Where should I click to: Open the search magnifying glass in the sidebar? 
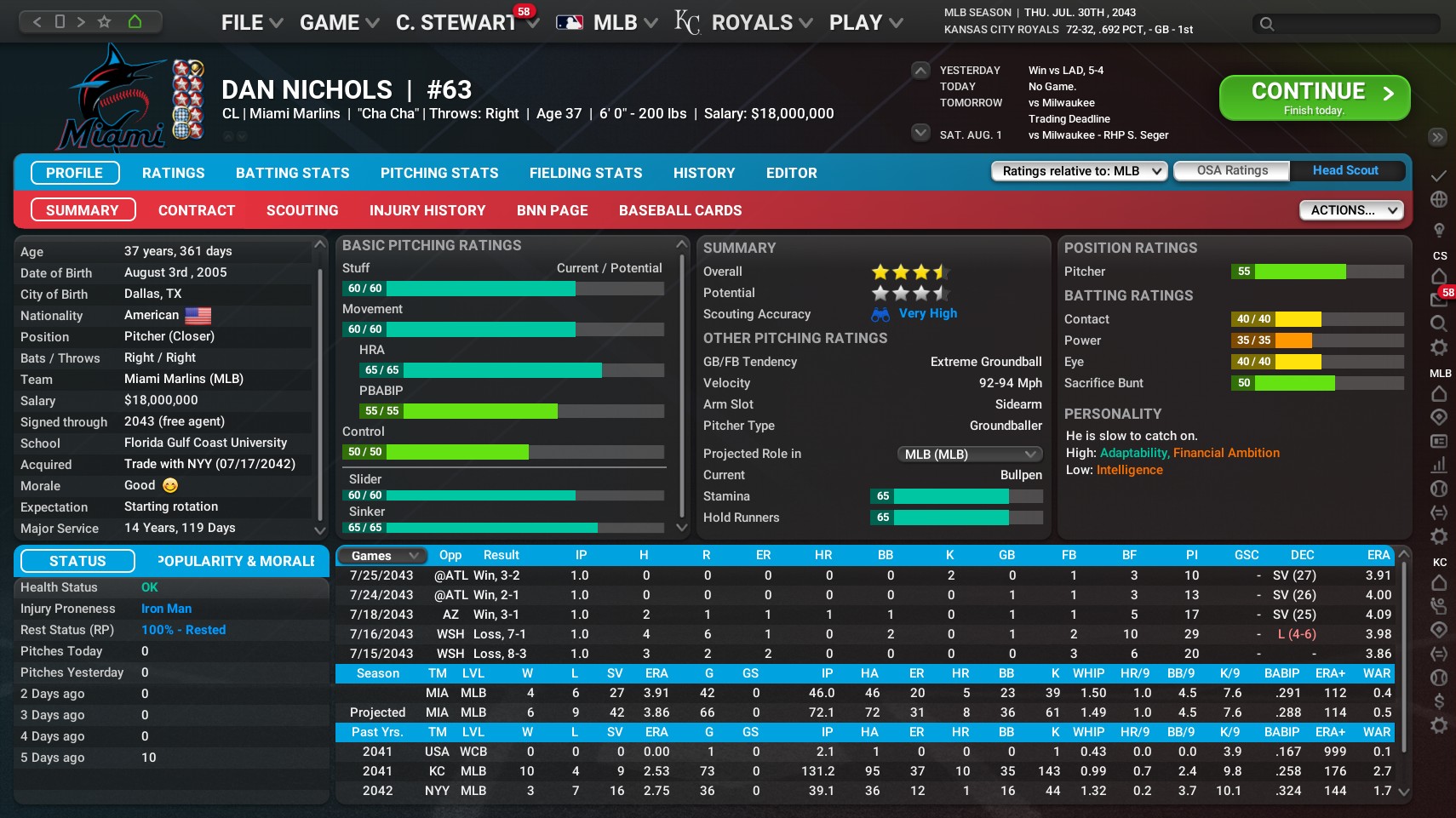click(1439, 323)
